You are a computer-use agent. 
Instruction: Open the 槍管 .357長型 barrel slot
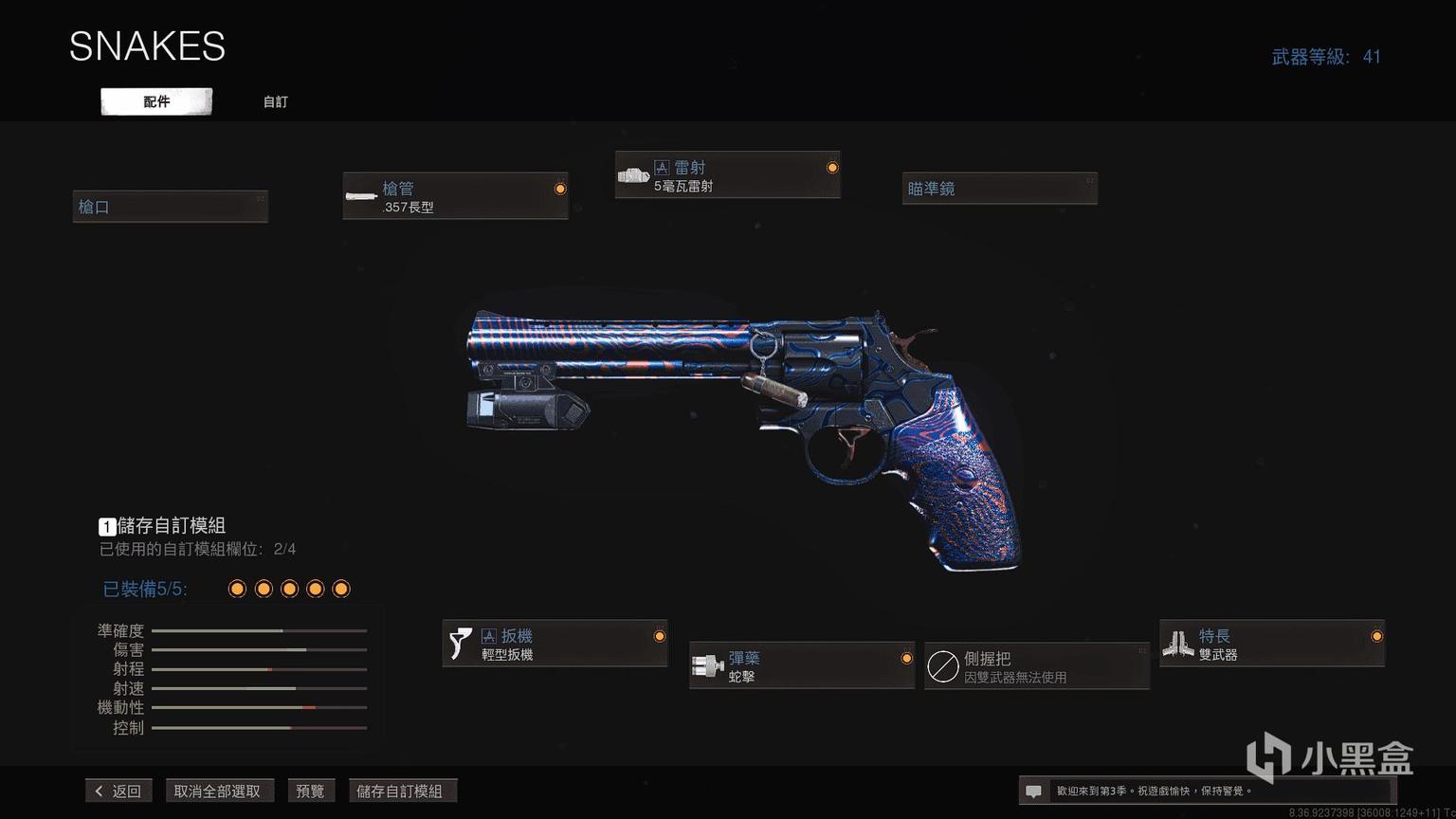pyautogui.click(x=455, y=196)
